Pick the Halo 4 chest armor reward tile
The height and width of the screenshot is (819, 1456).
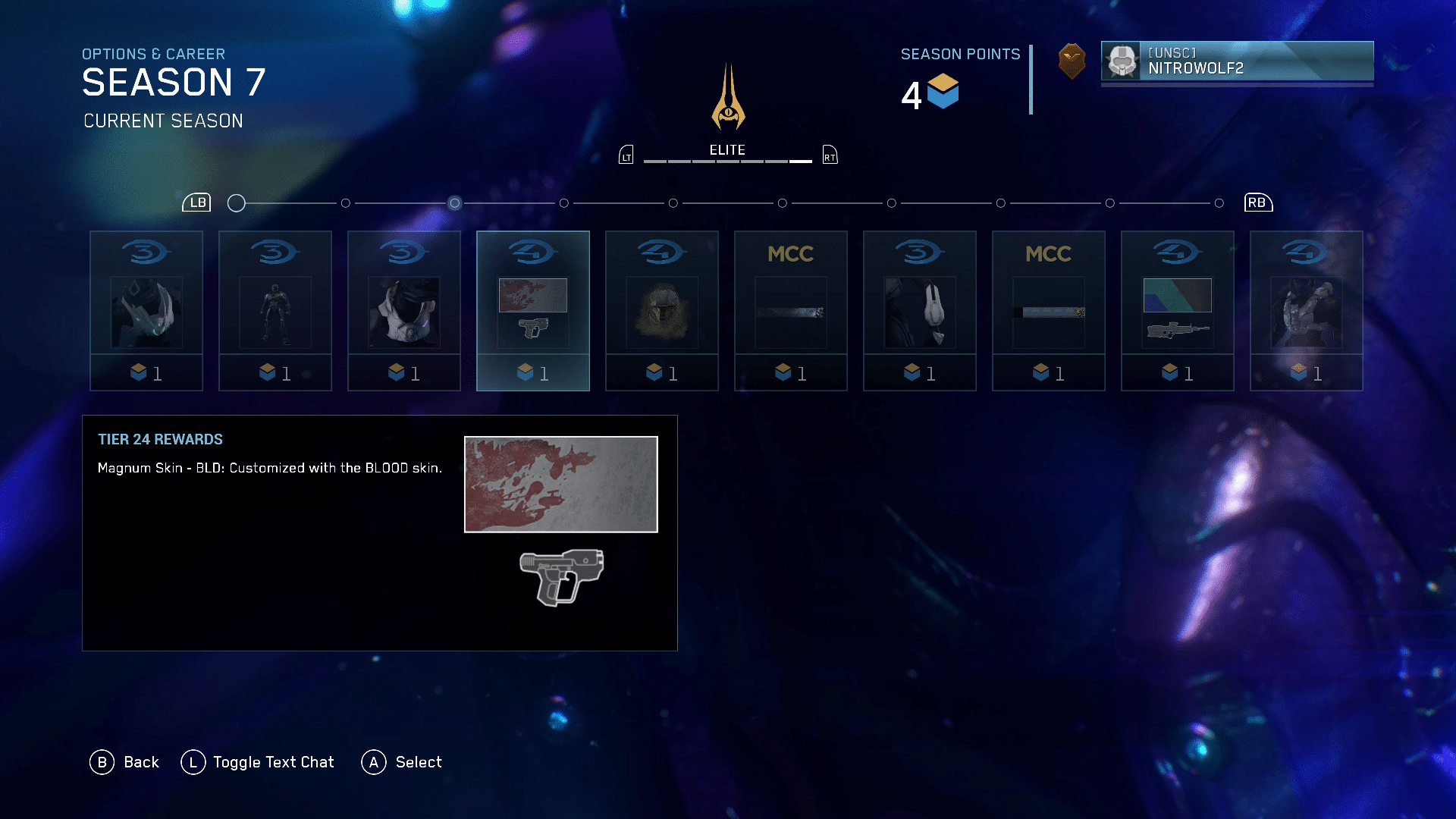coord(1307,311)
